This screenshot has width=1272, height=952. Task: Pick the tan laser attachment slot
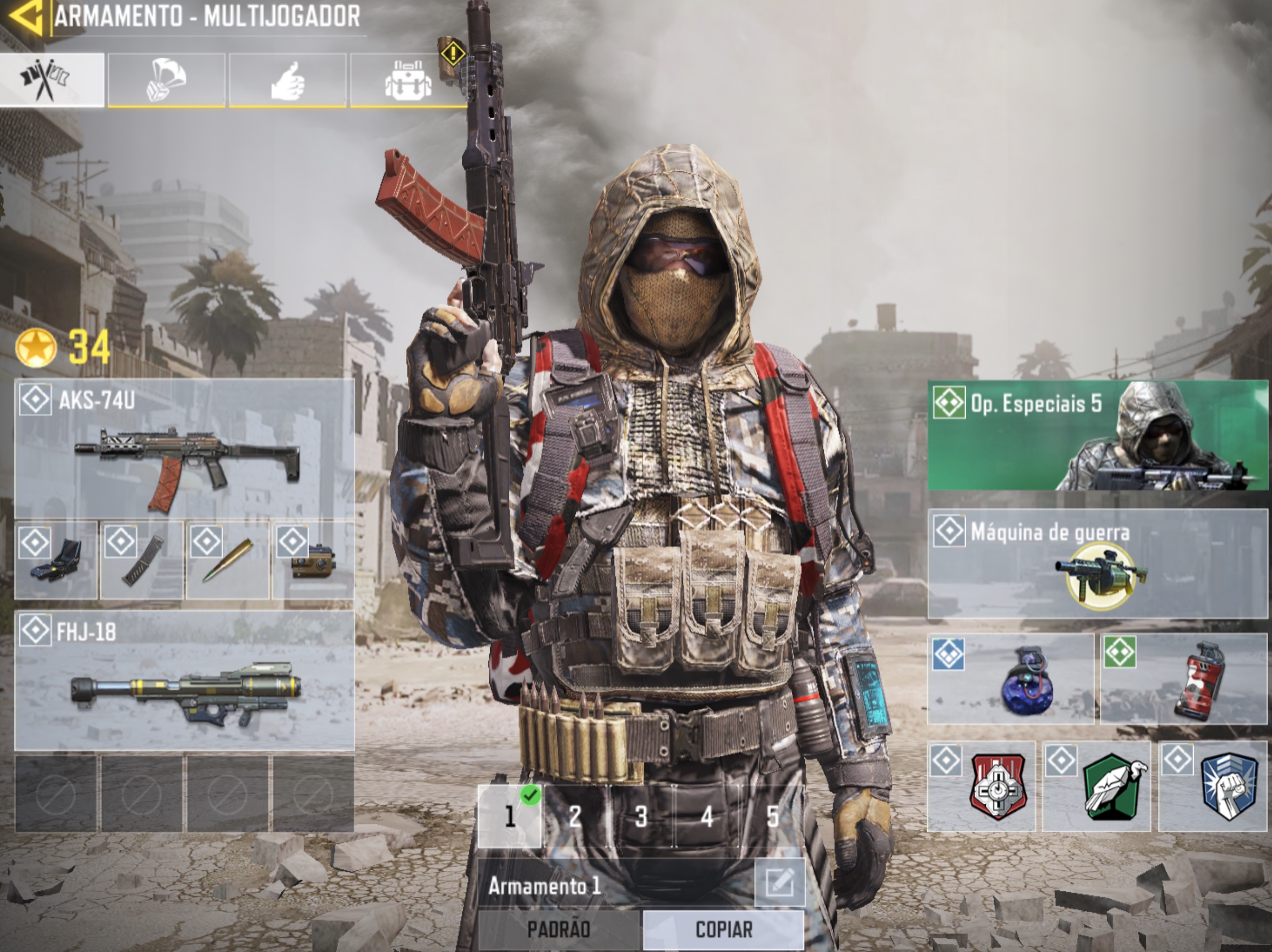(x=314, y=560)
